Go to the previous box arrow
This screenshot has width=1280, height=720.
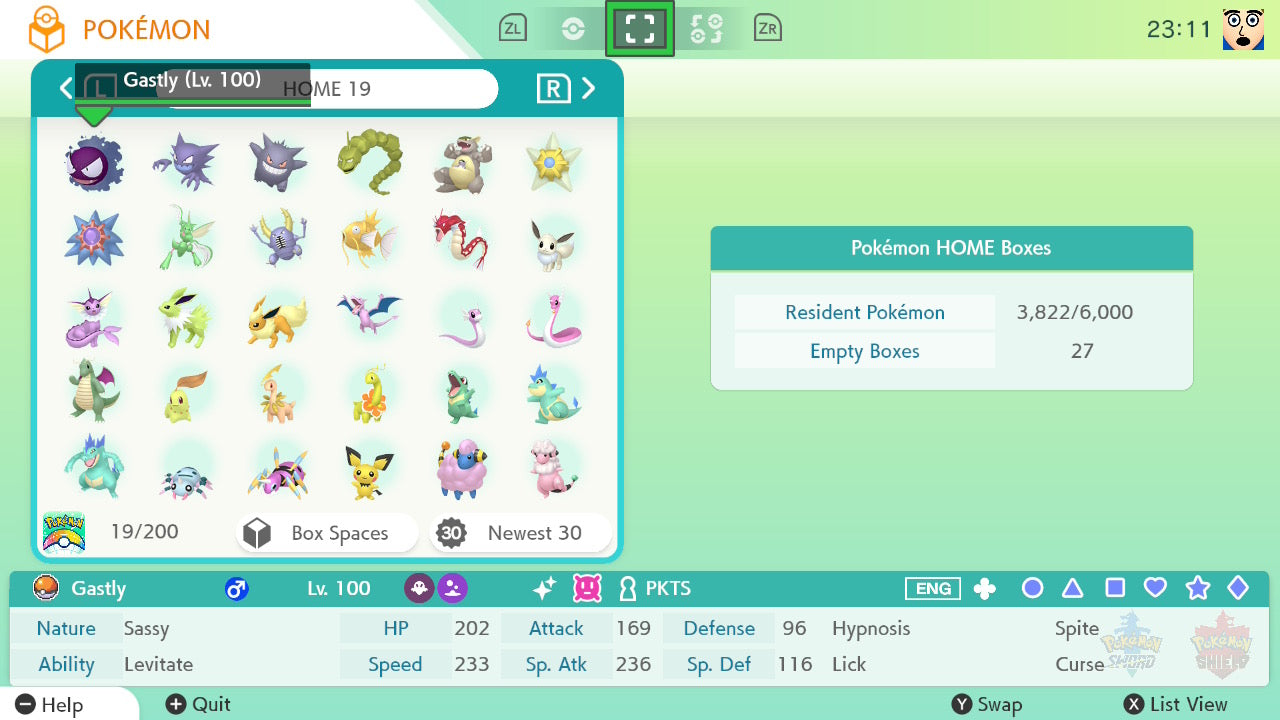click(66, 89)
